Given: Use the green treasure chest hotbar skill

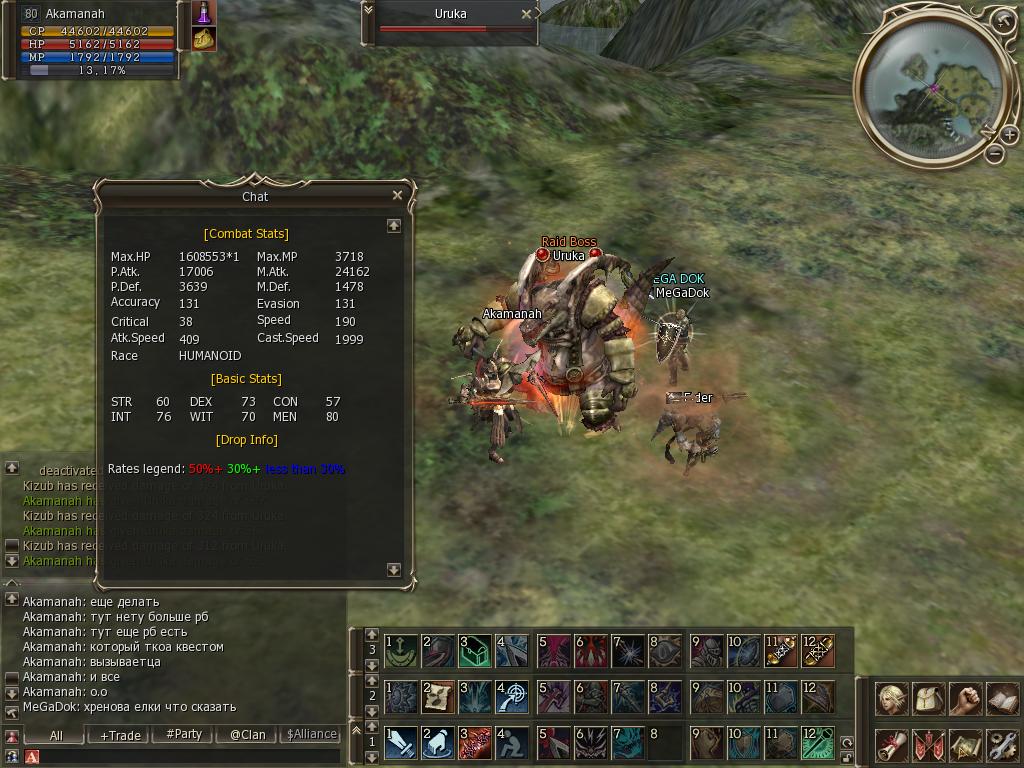Looking at the screenshot, I should tap(475, 651).
